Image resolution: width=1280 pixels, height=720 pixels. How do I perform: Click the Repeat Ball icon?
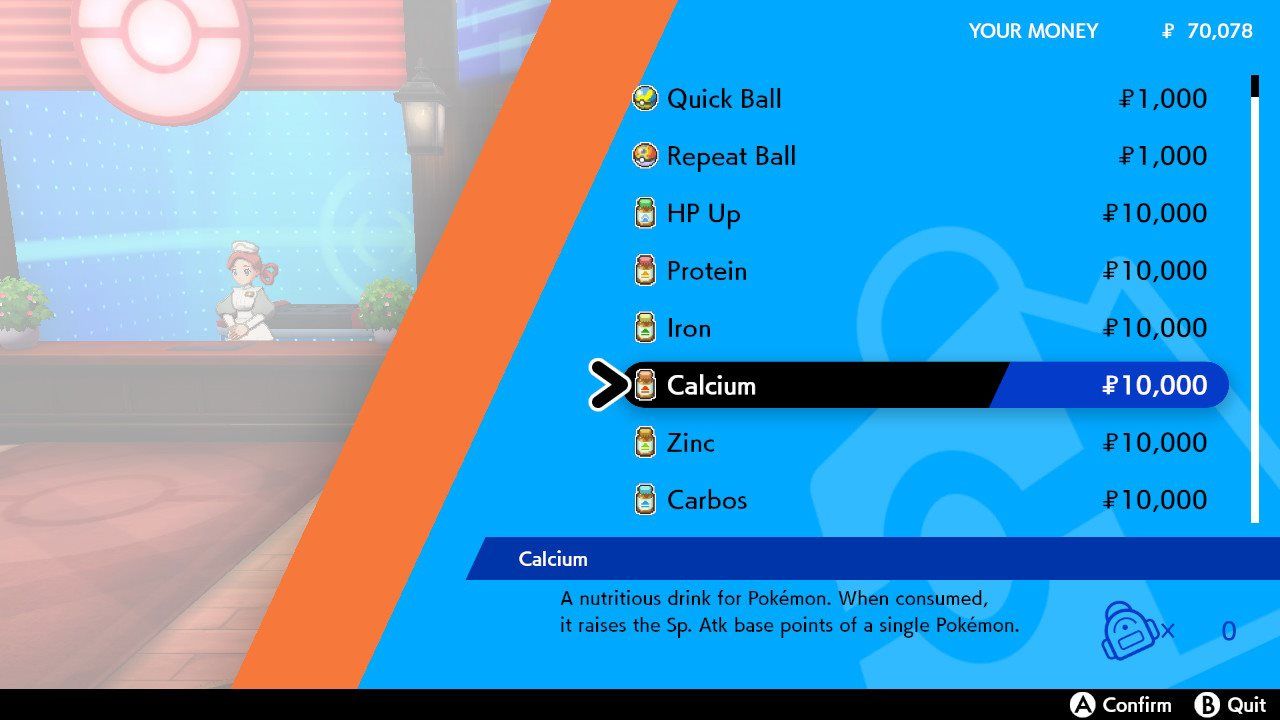coord(644,156)
